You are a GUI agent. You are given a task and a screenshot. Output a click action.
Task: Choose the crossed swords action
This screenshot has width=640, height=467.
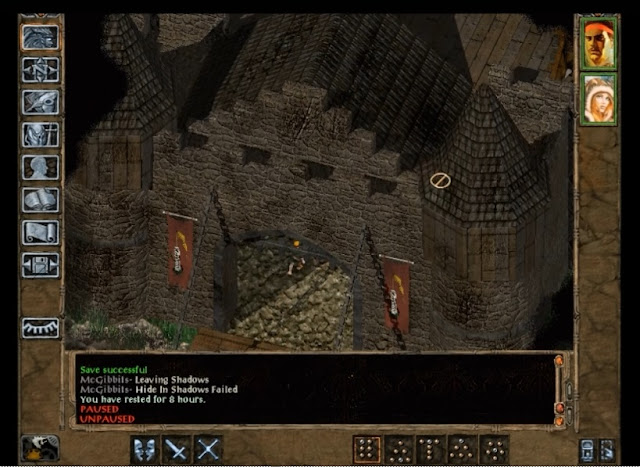[208, 449]
